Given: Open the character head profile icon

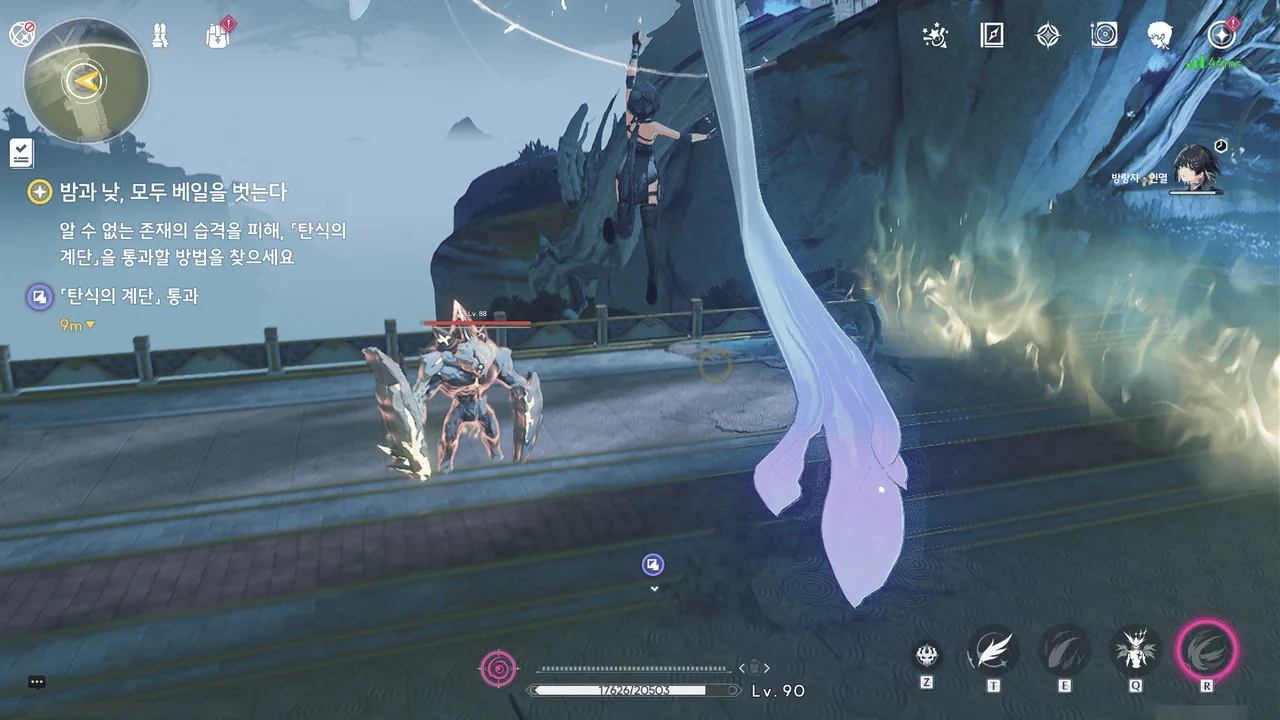Looking at the screenshot, I should pyautogui.click(x=1160, y=36).
